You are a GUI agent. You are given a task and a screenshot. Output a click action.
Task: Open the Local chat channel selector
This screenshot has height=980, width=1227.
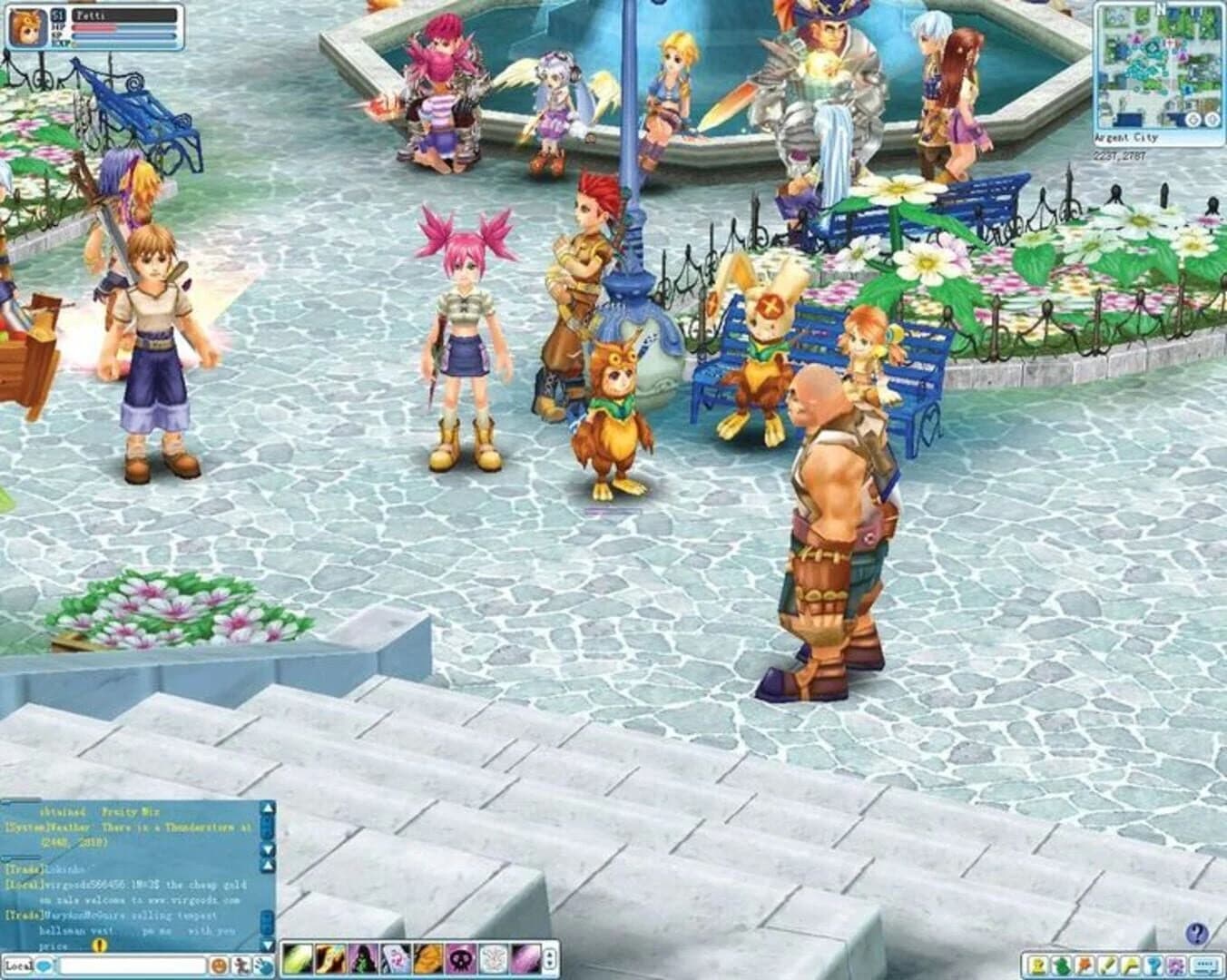(18, 965)
